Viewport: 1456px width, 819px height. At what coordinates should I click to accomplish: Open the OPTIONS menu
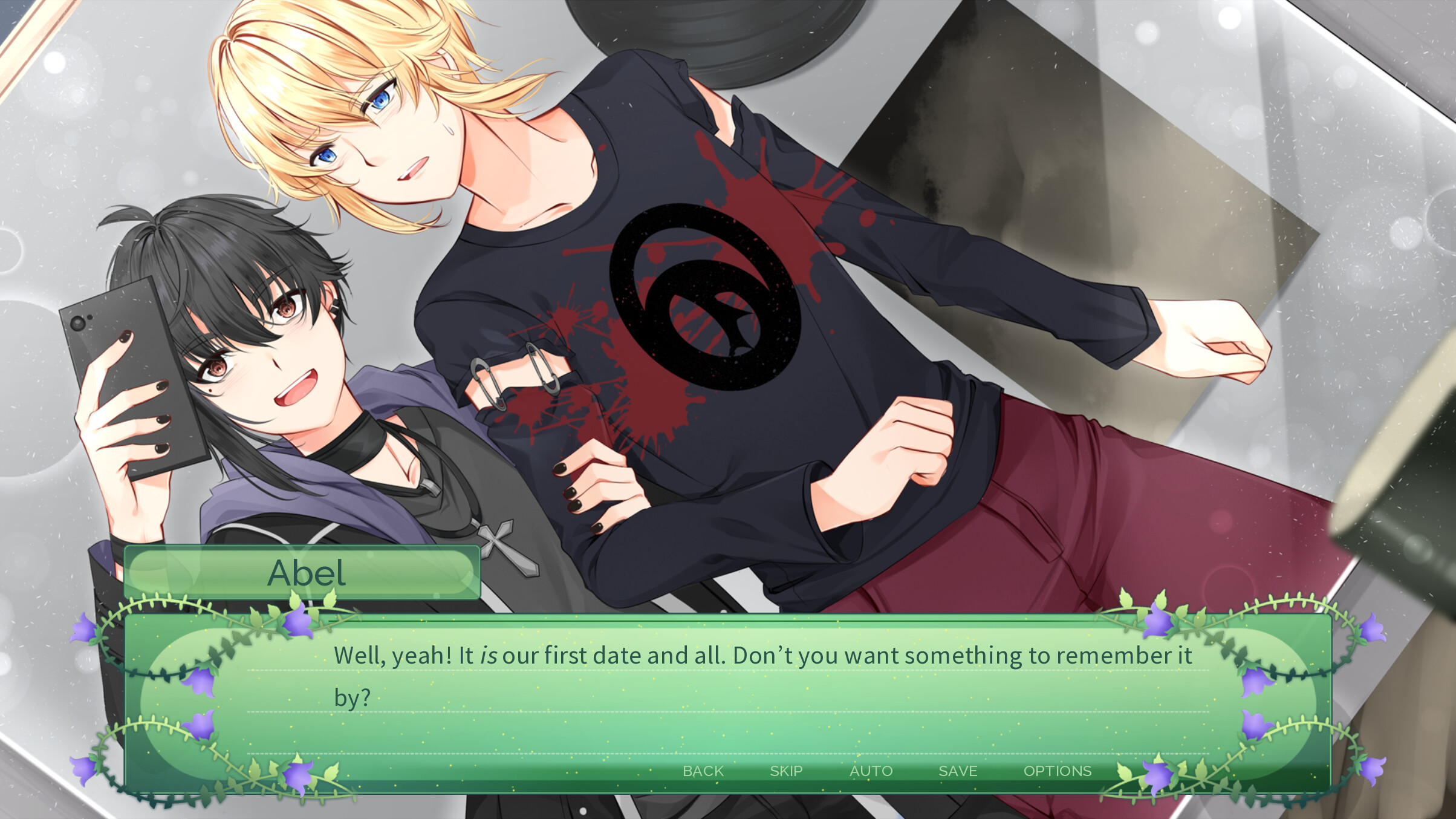pyautogui.click(x=1058, y=771)
